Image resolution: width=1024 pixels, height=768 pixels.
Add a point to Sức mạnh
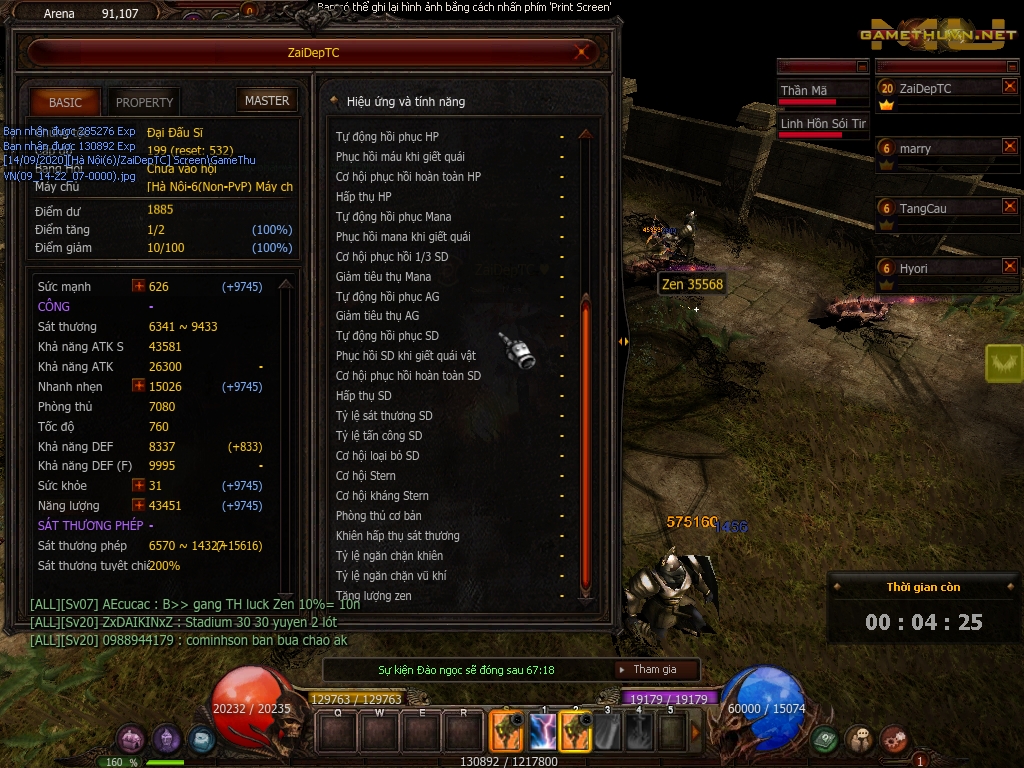[x=139, y=286]
